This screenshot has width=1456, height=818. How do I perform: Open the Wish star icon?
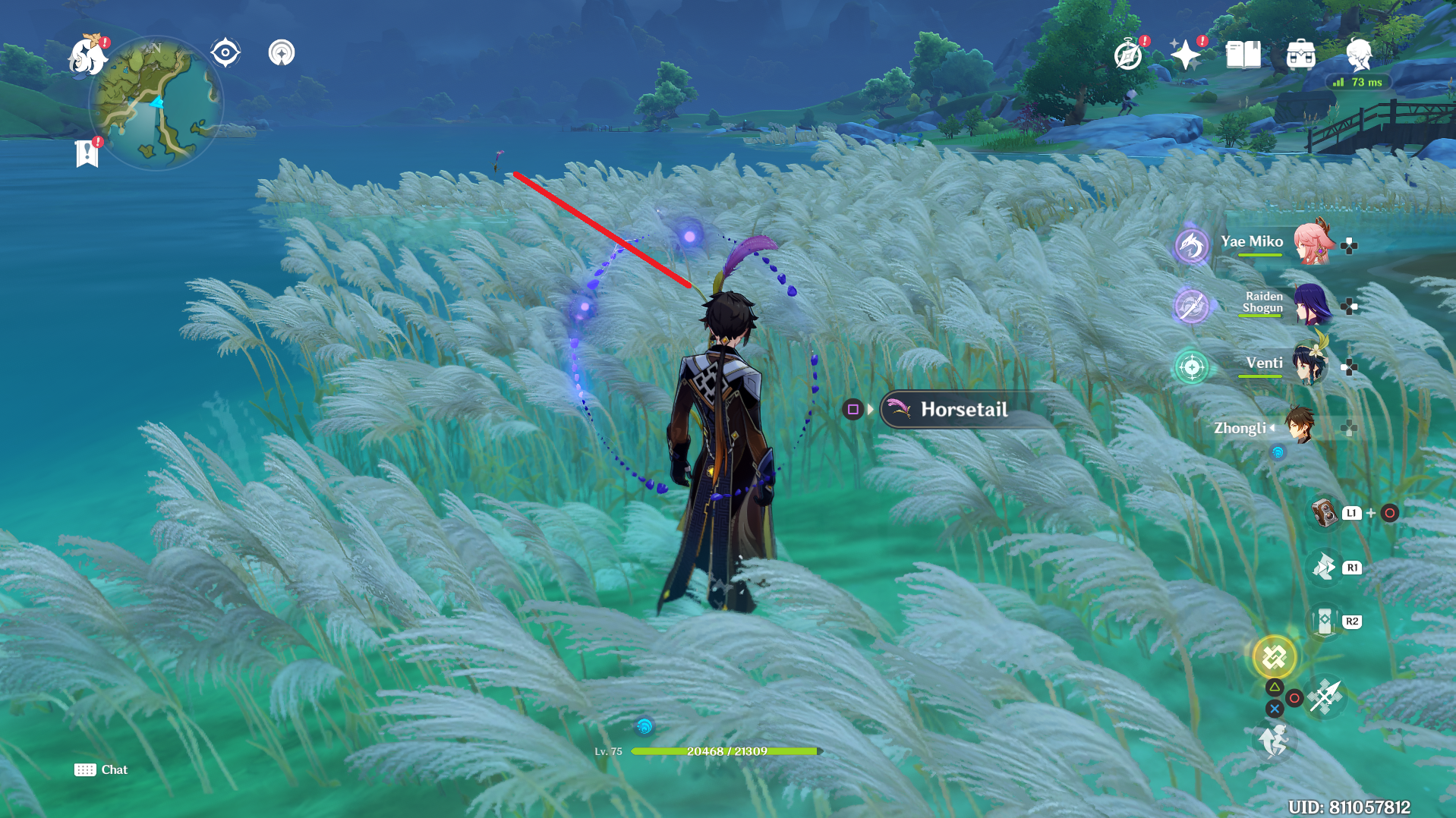pos(1185,55)
